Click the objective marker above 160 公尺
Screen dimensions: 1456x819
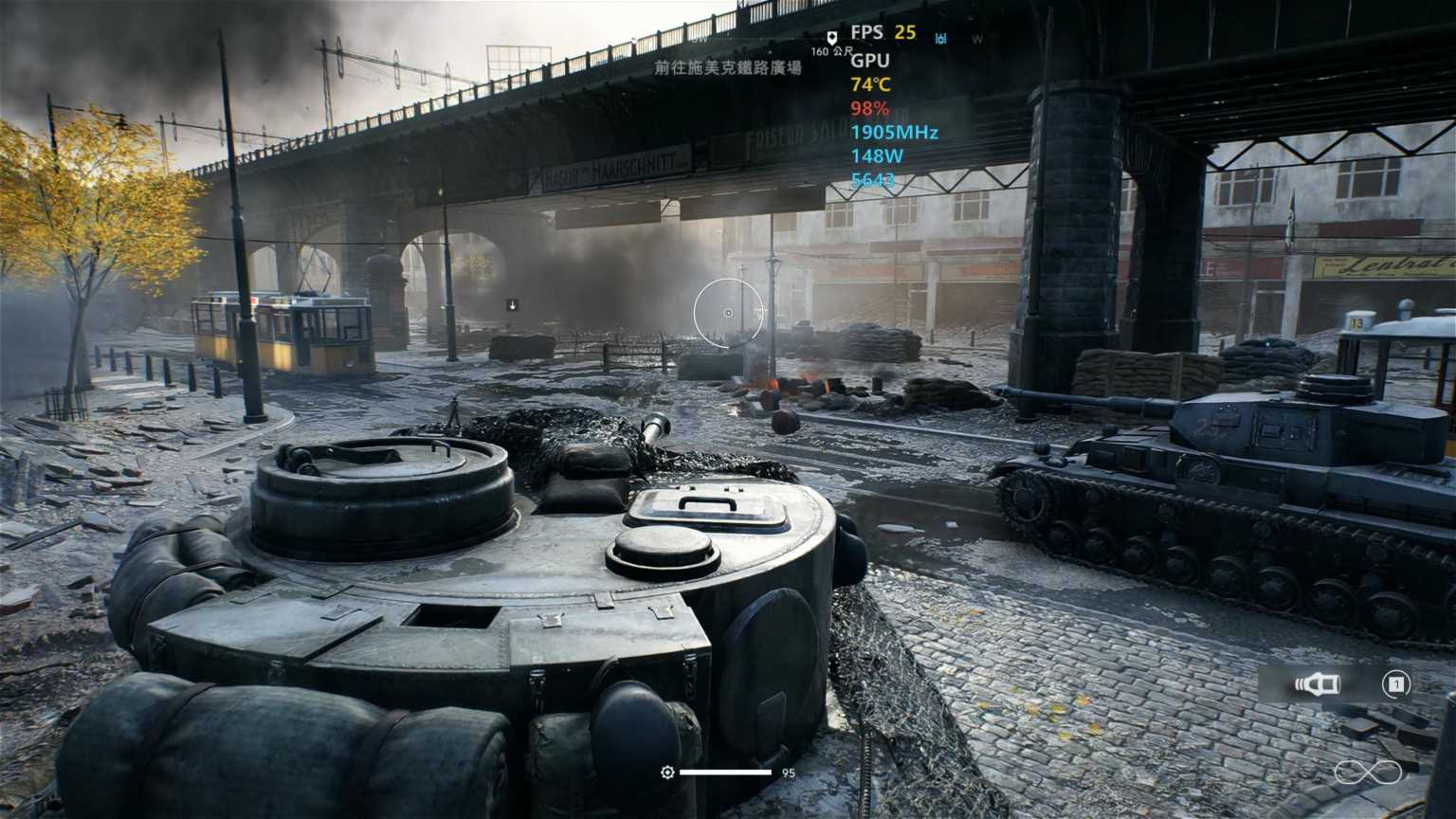click(x=832, y=37)
